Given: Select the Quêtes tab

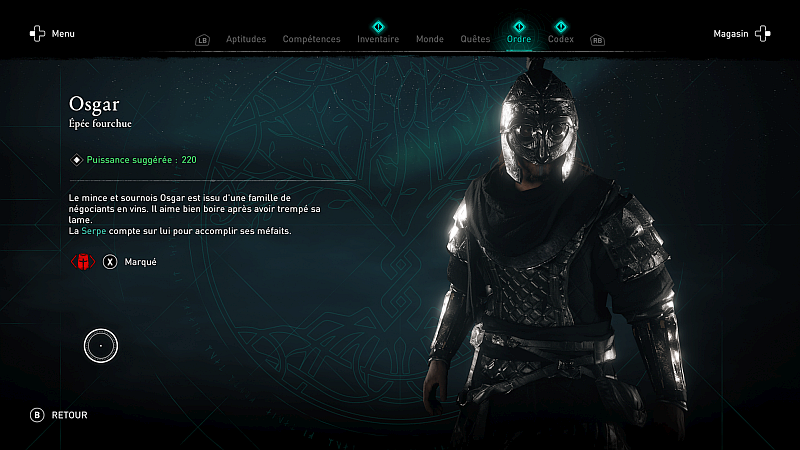Looking at the screenshot, I should [475, 39].
